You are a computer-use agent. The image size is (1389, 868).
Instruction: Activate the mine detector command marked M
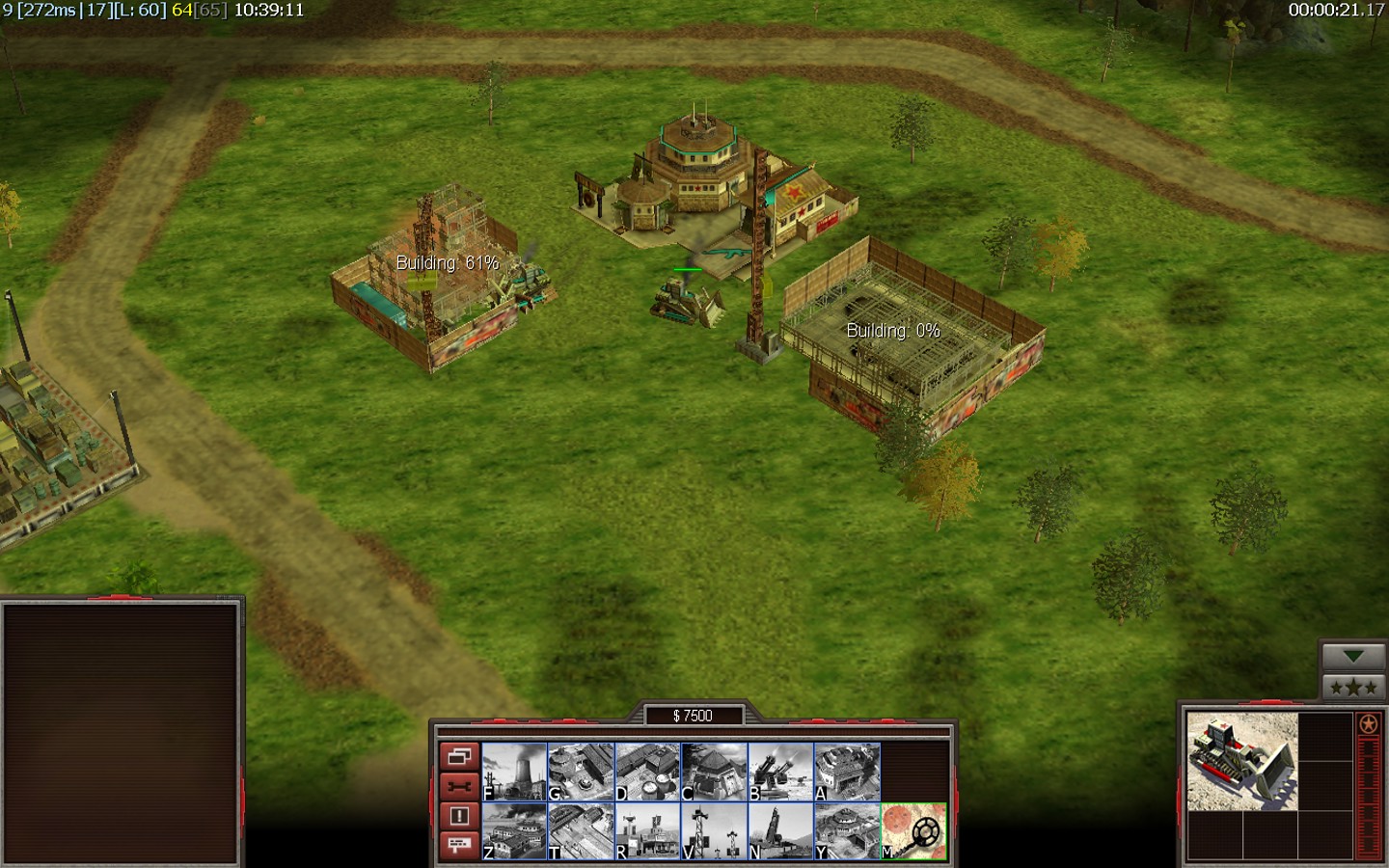913,831
